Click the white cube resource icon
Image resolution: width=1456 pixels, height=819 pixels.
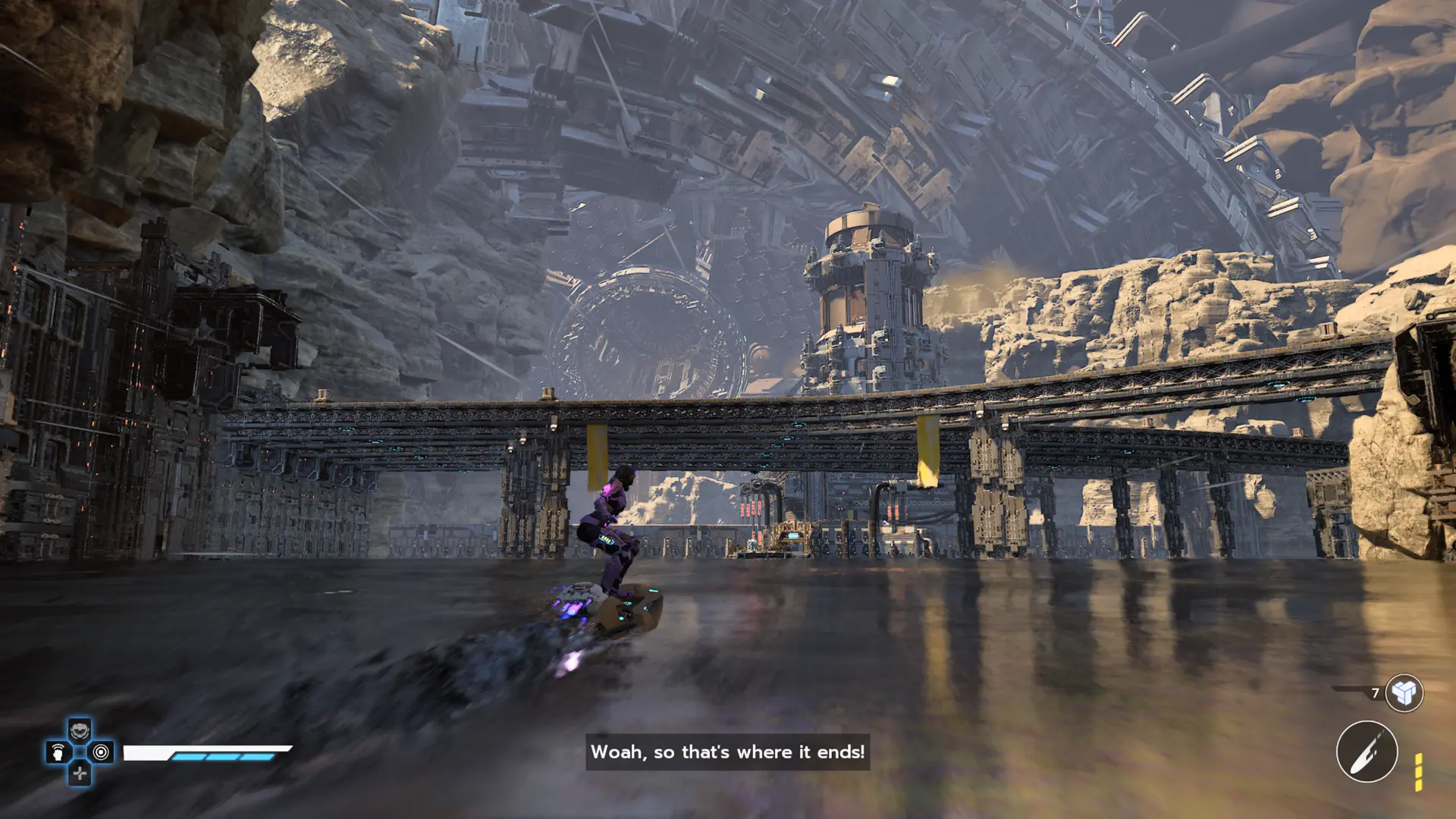[x=1404, y=693]
